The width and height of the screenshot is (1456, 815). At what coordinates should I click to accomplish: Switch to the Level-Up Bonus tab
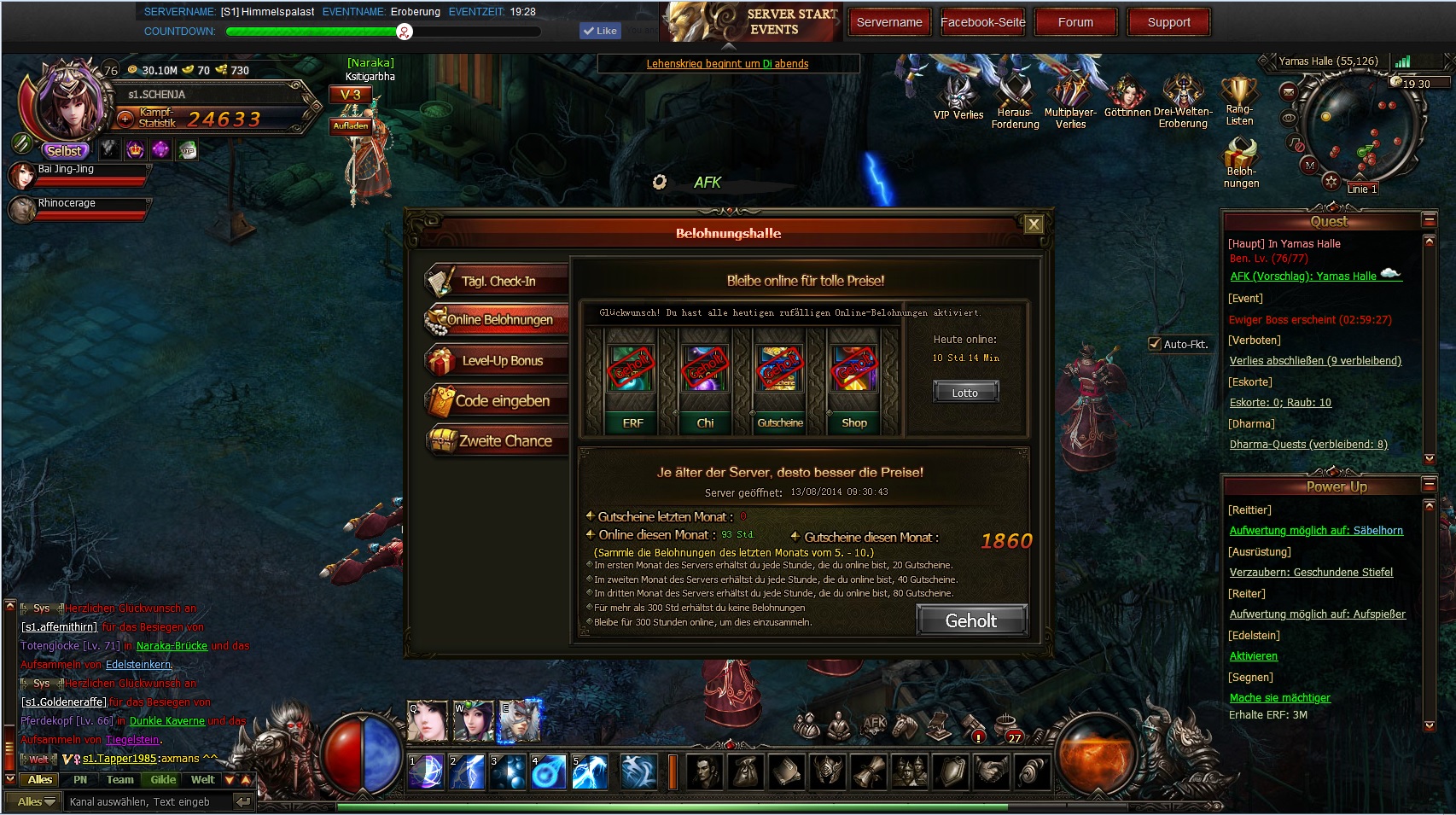tap(501, 361)
